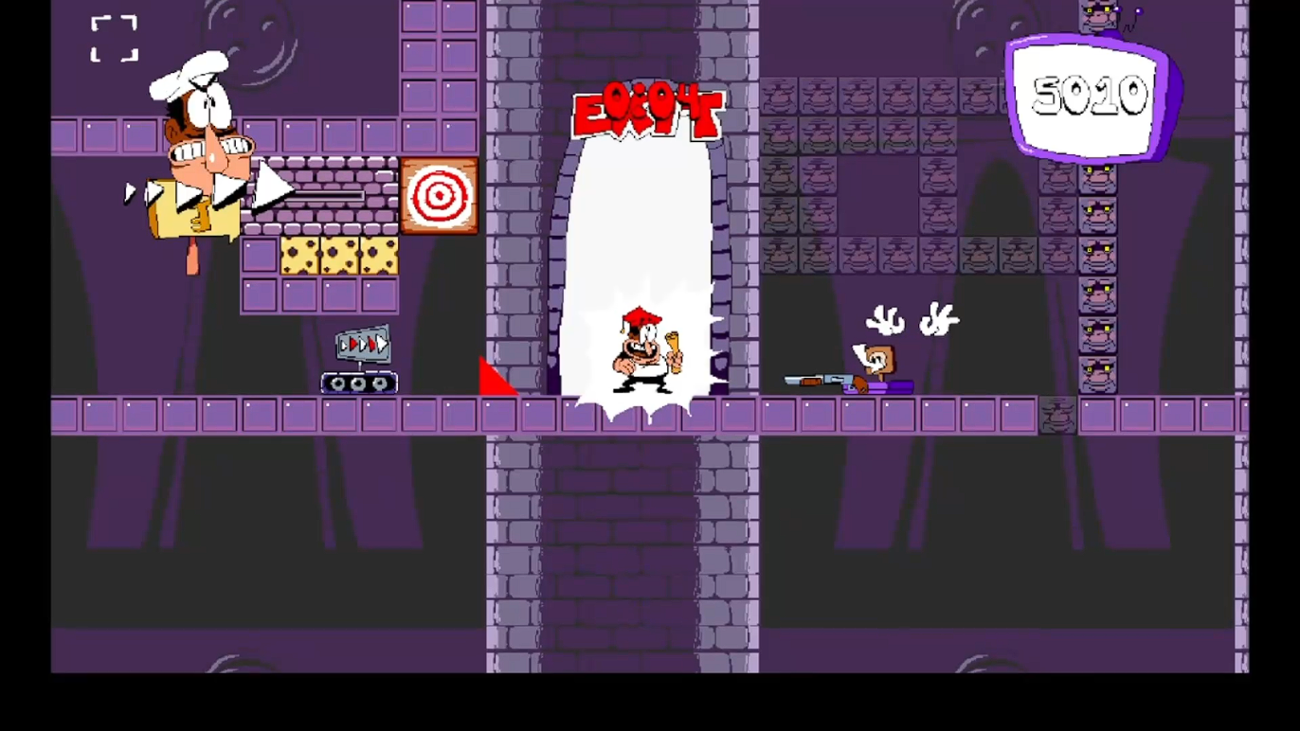Click the fullscreen toggle in the top-left corner
Image resolution: width=1300 pixels, height=731 pixels.
[113, 38]
